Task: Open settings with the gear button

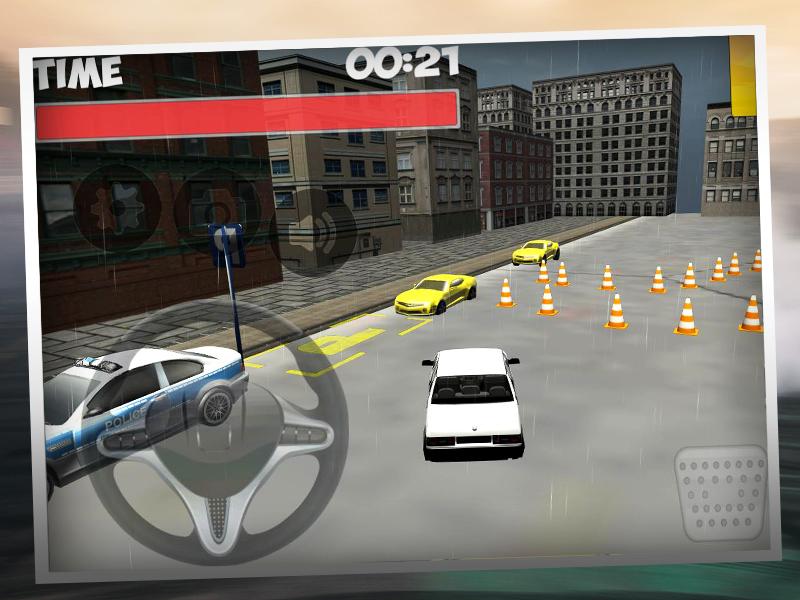Action: [115, 208]
